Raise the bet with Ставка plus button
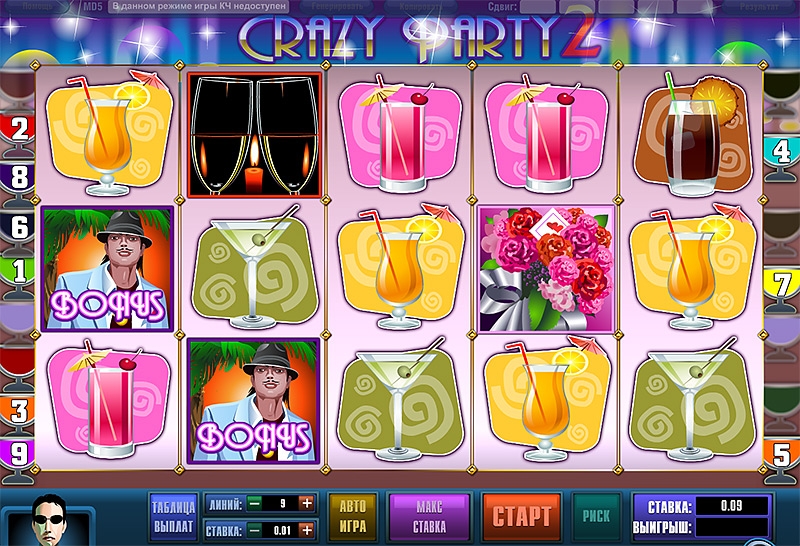This screenshot has height=546, width=800. coord(306,530)
